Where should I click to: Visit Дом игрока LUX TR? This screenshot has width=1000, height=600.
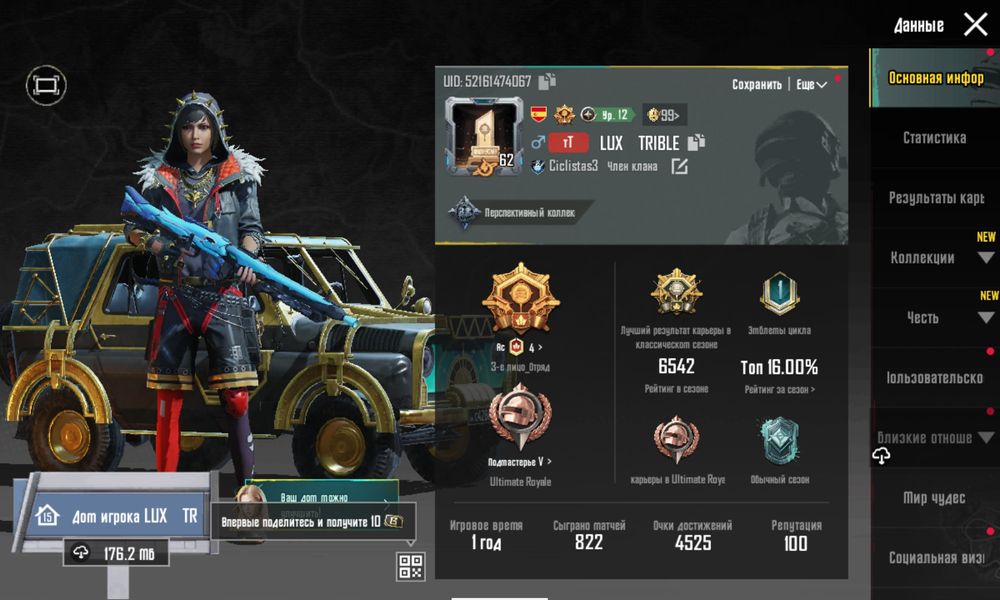120,516
